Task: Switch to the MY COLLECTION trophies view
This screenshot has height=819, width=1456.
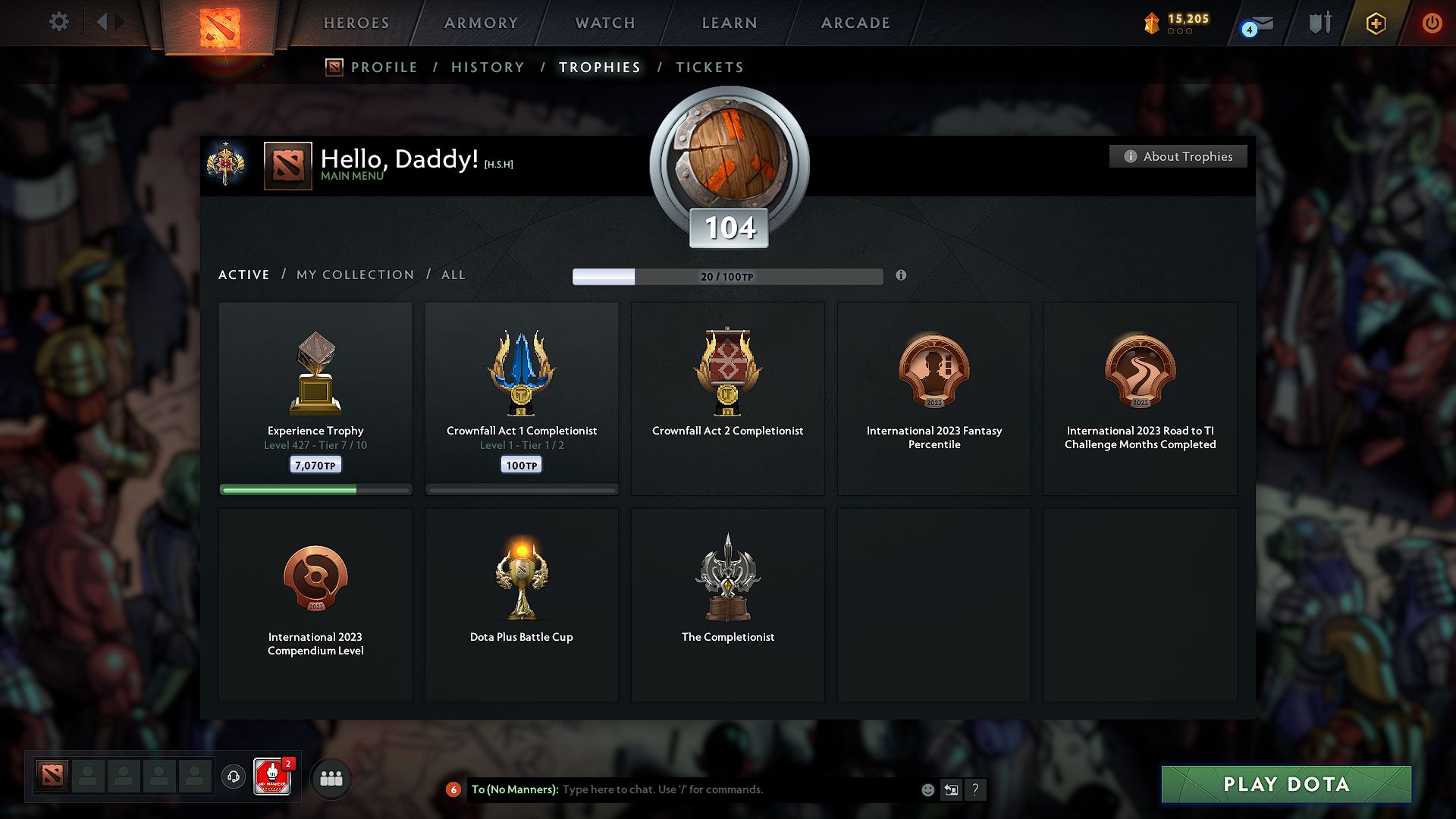Action: click(354, 275)
